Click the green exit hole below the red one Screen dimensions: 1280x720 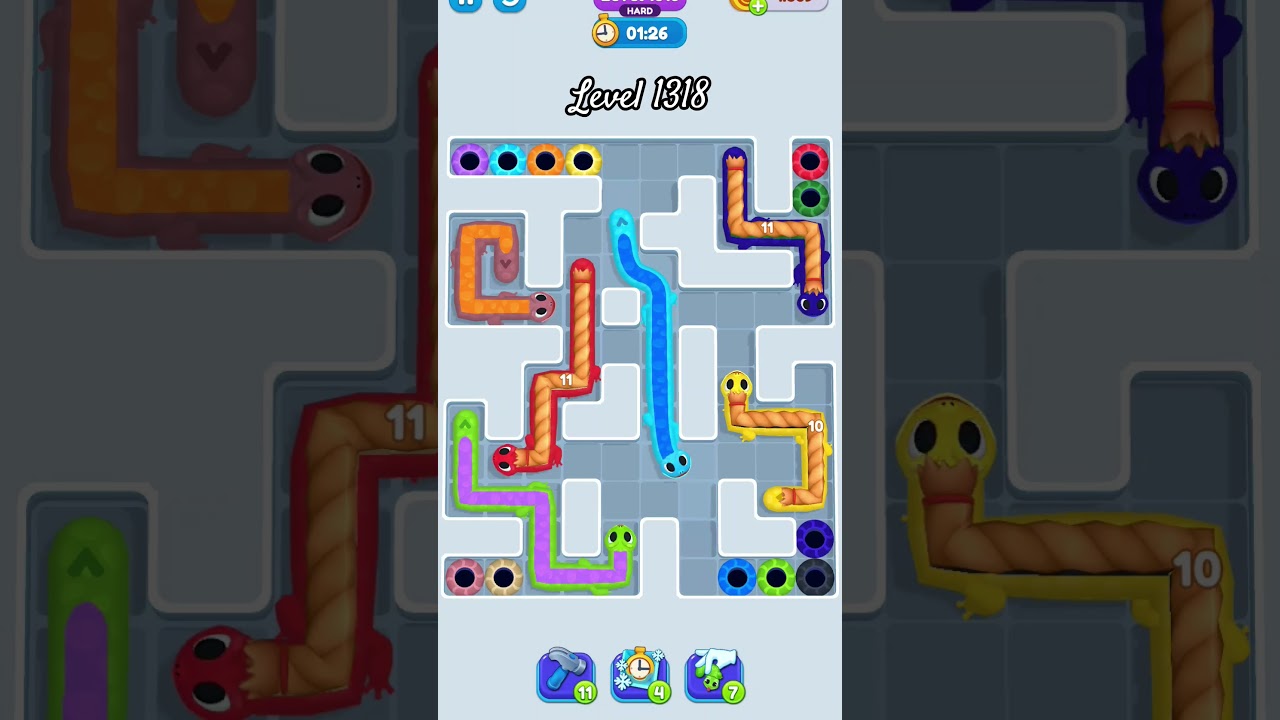click(812, 196)
